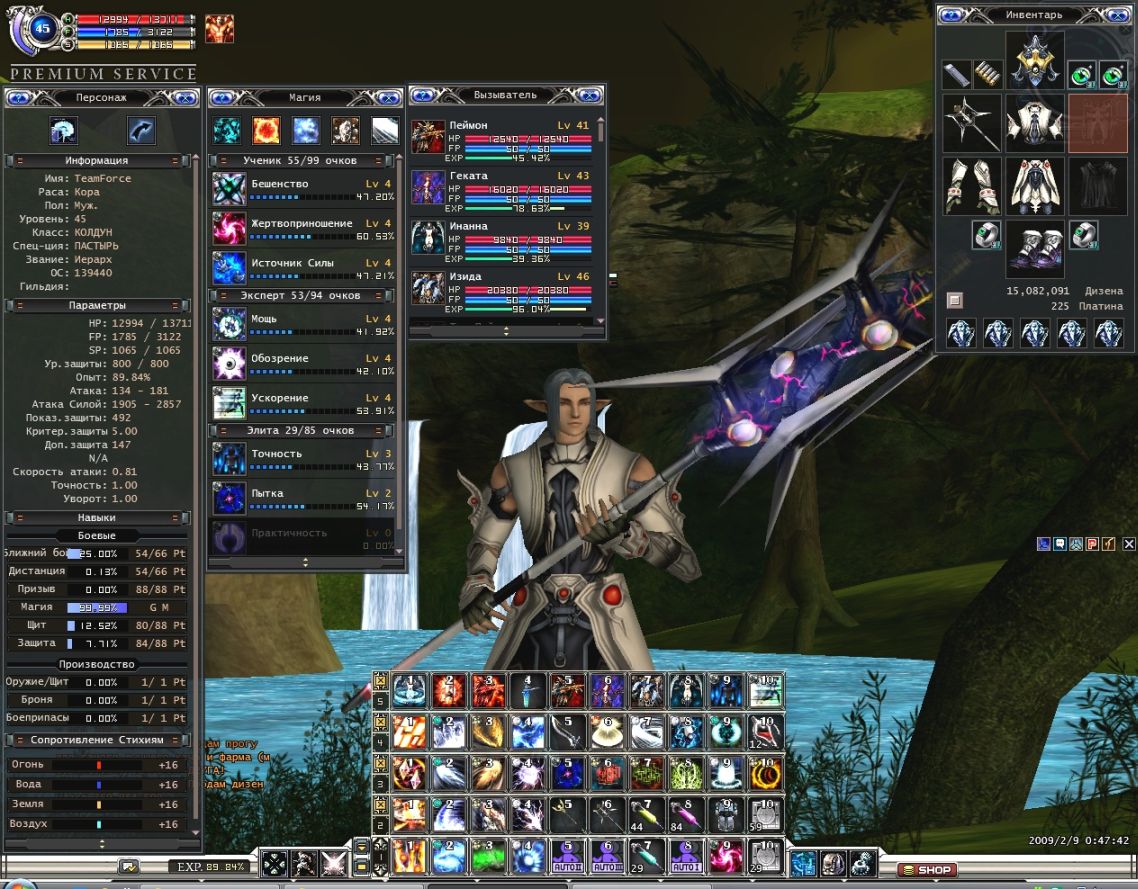1138x889 pixels.
Task: Select the Ускорение skill icon
Action: tap(229, 403)
